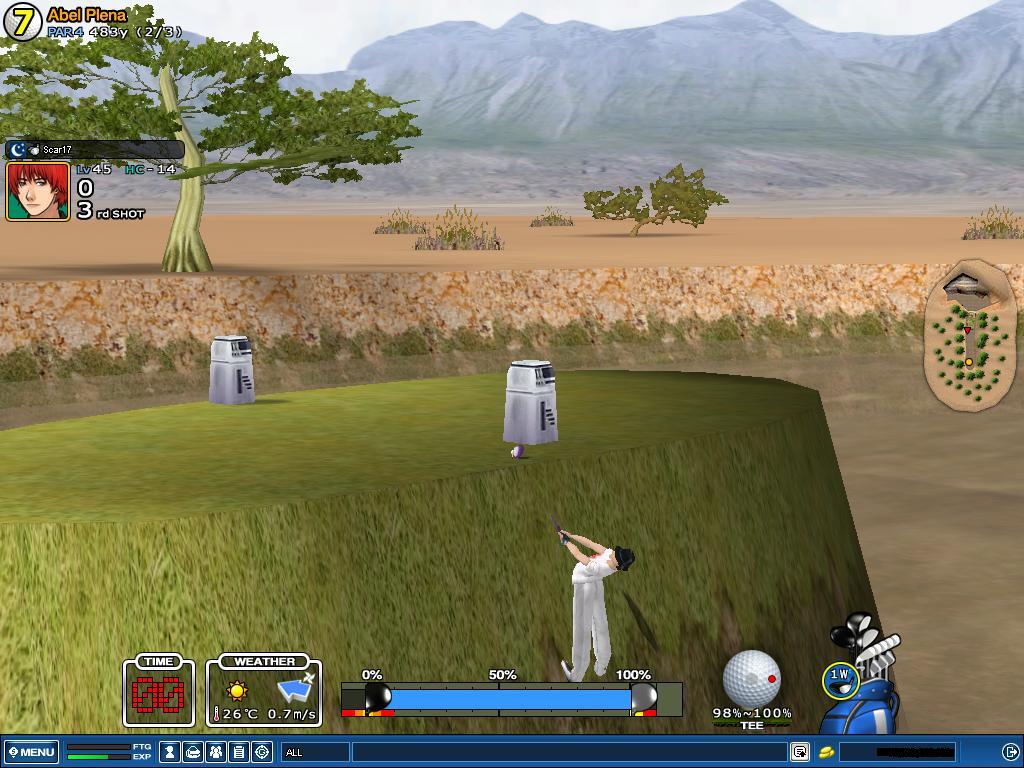Click the gold coins icon

pos(827,752)
